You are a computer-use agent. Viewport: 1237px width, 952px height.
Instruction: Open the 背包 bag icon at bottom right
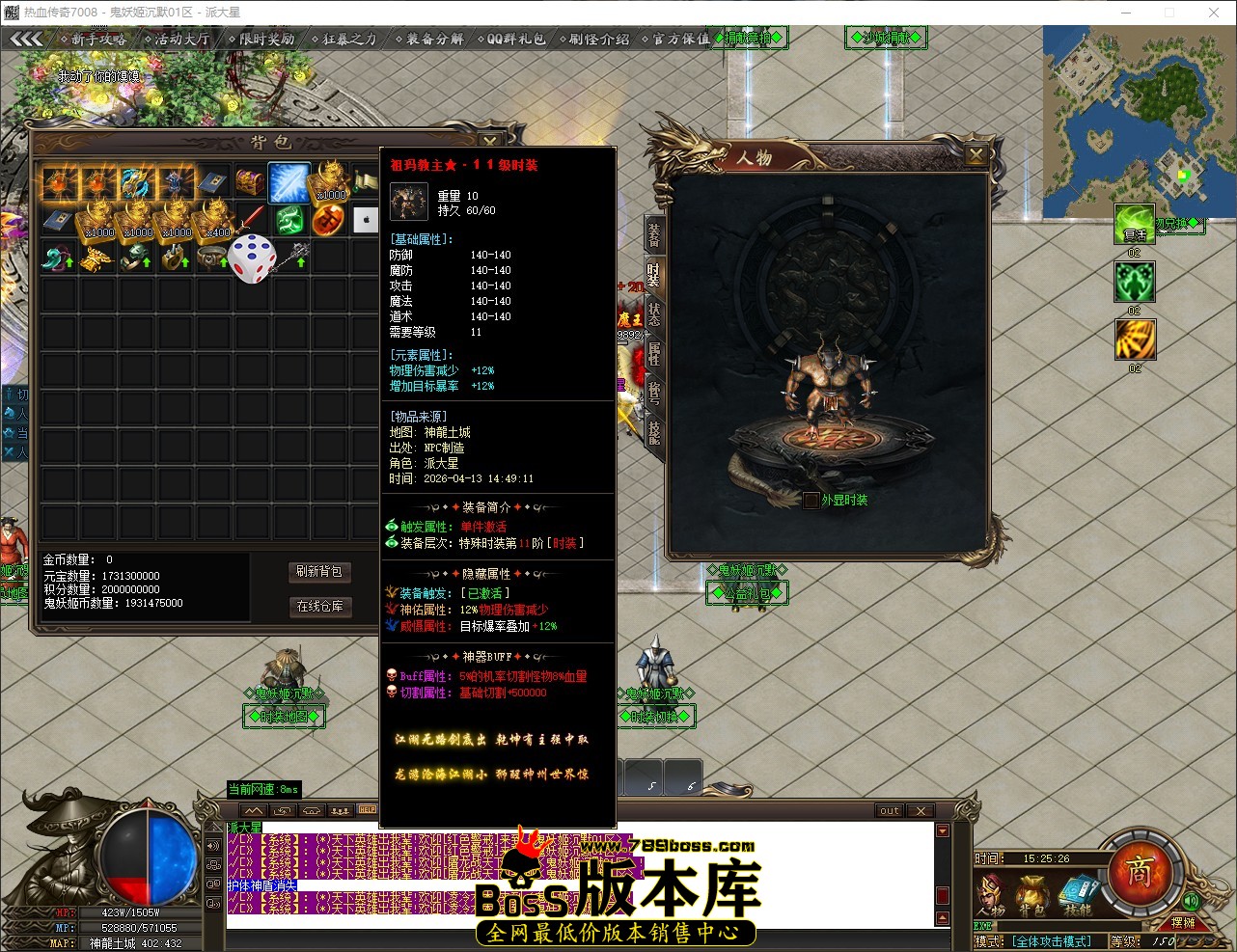click(x=1032, y=894)
